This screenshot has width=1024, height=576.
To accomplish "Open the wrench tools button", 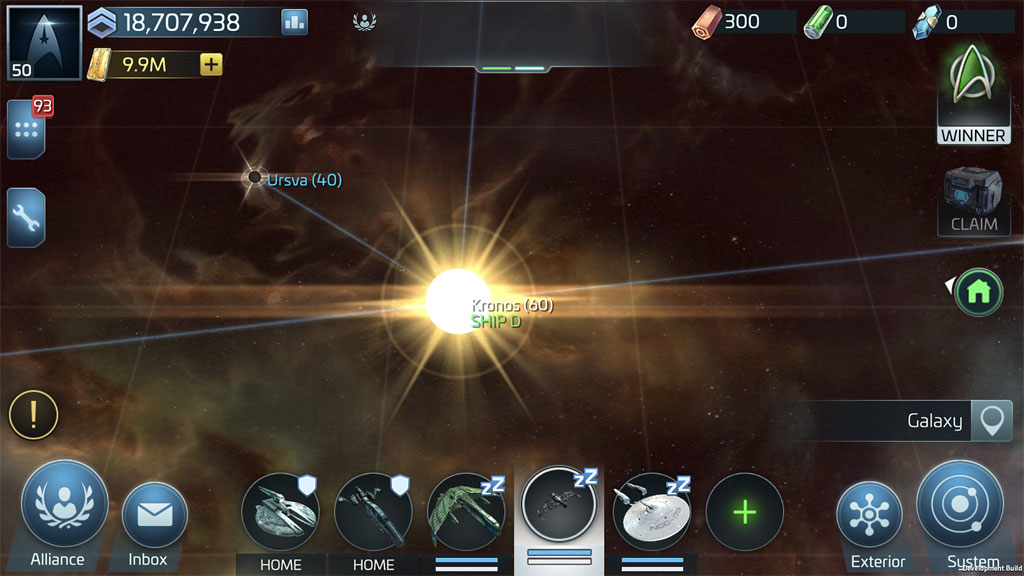I will [26, 217].
